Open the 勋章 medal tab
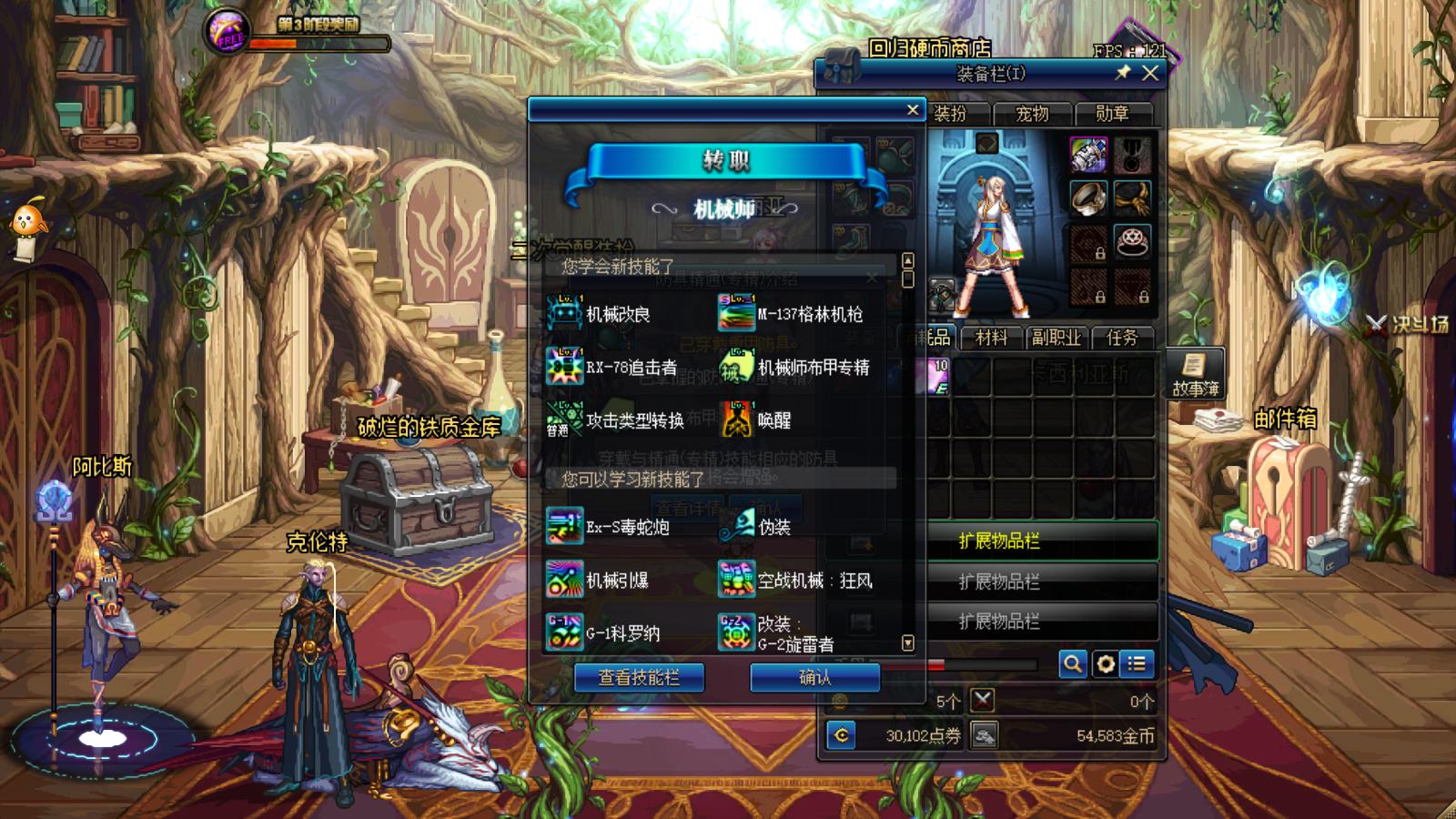Viewport: 1456px width, 819px height. pyautogui.click(x=1112, y=114)
